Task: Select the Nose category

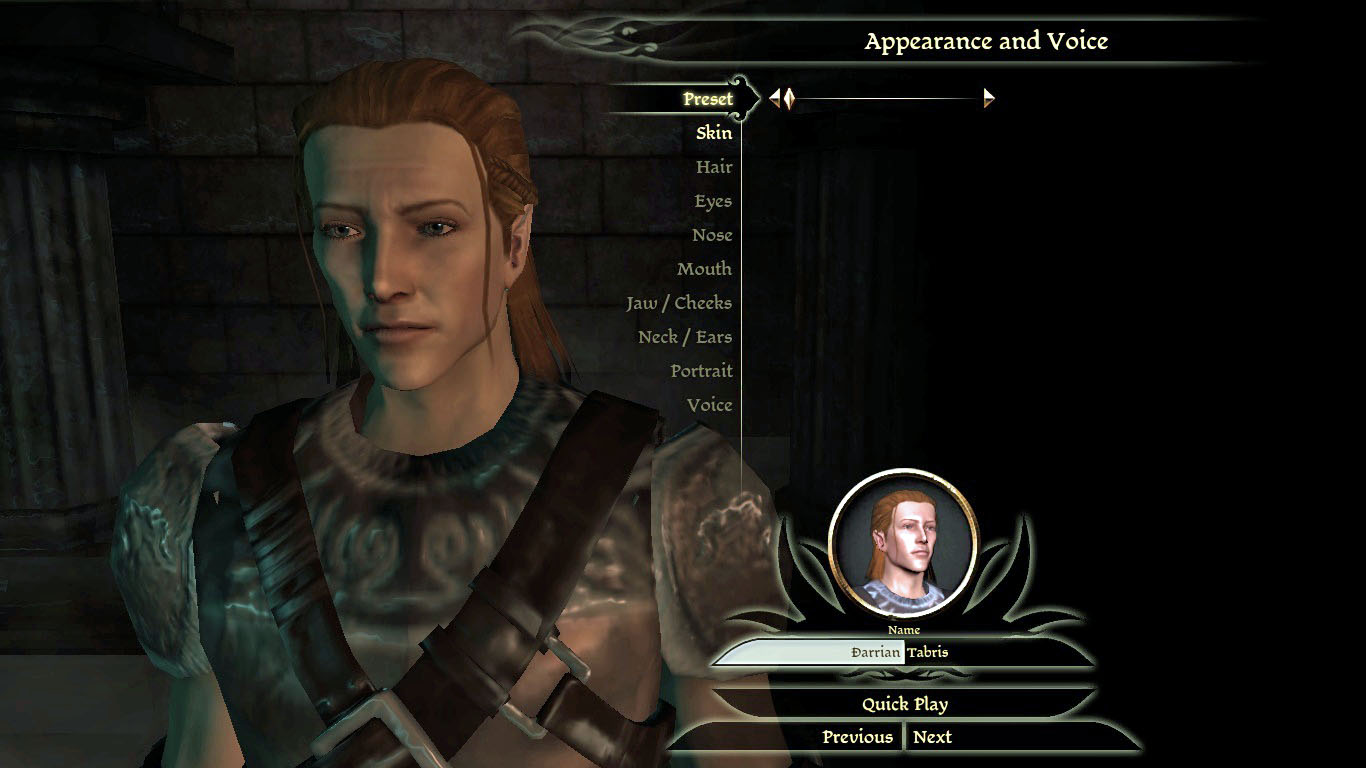Action: coord(712,235)
